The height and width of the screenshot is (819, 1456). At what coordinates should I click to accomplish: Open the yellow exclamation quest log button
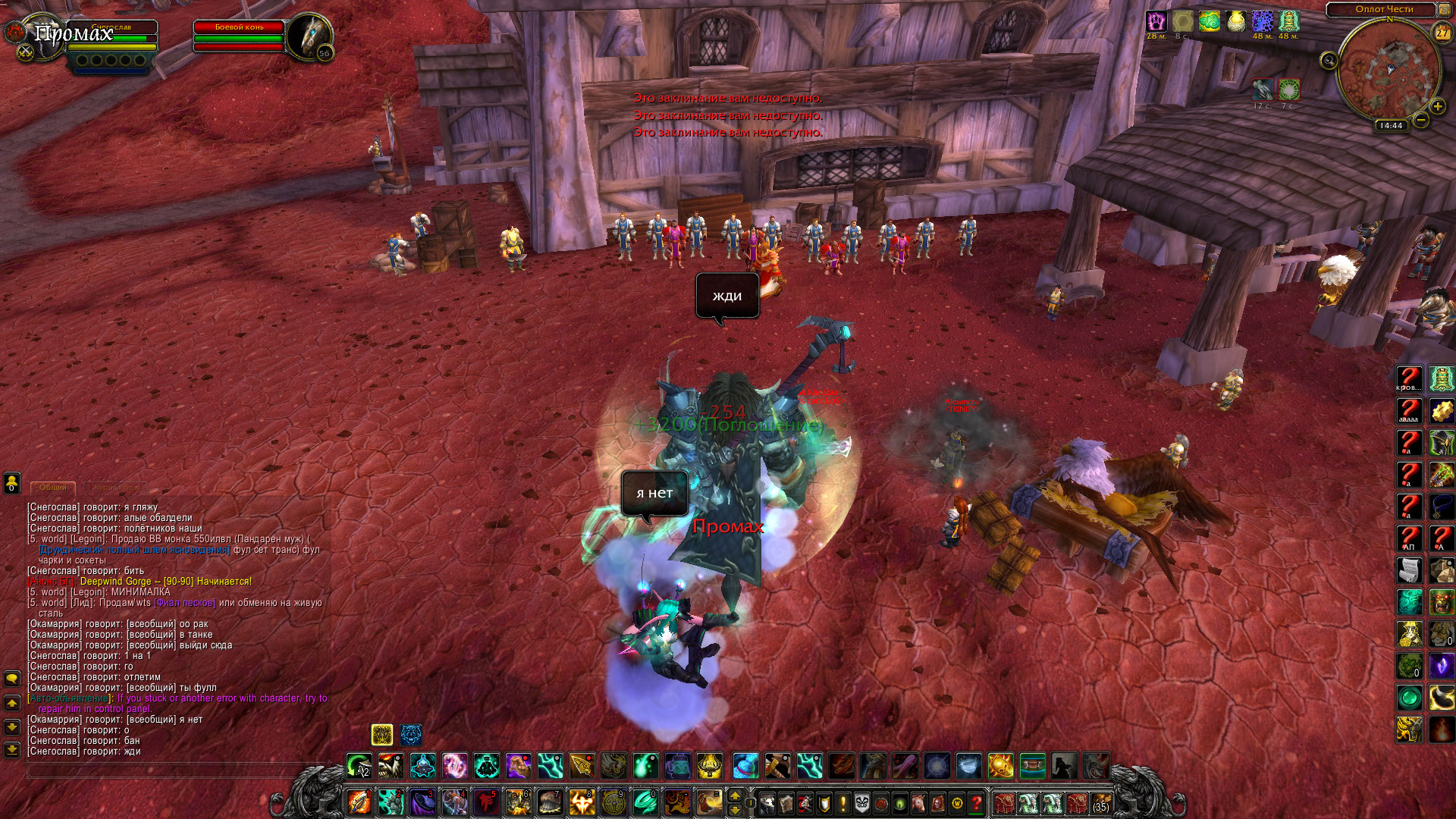click(x=843, y=803)
